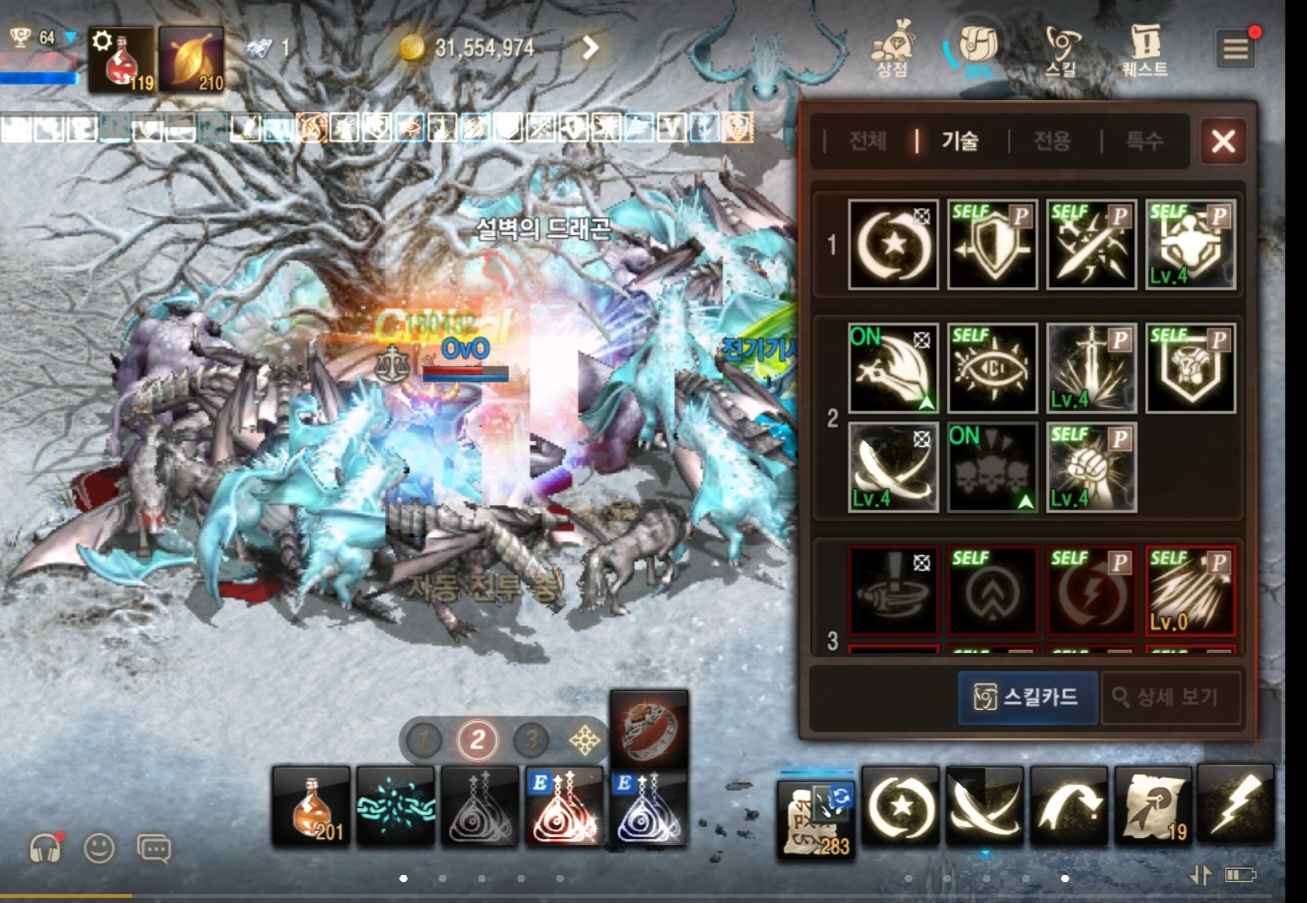1307x903 pixels.
Task: Switch to hotbar page 2
Action: tap(478, 741)
